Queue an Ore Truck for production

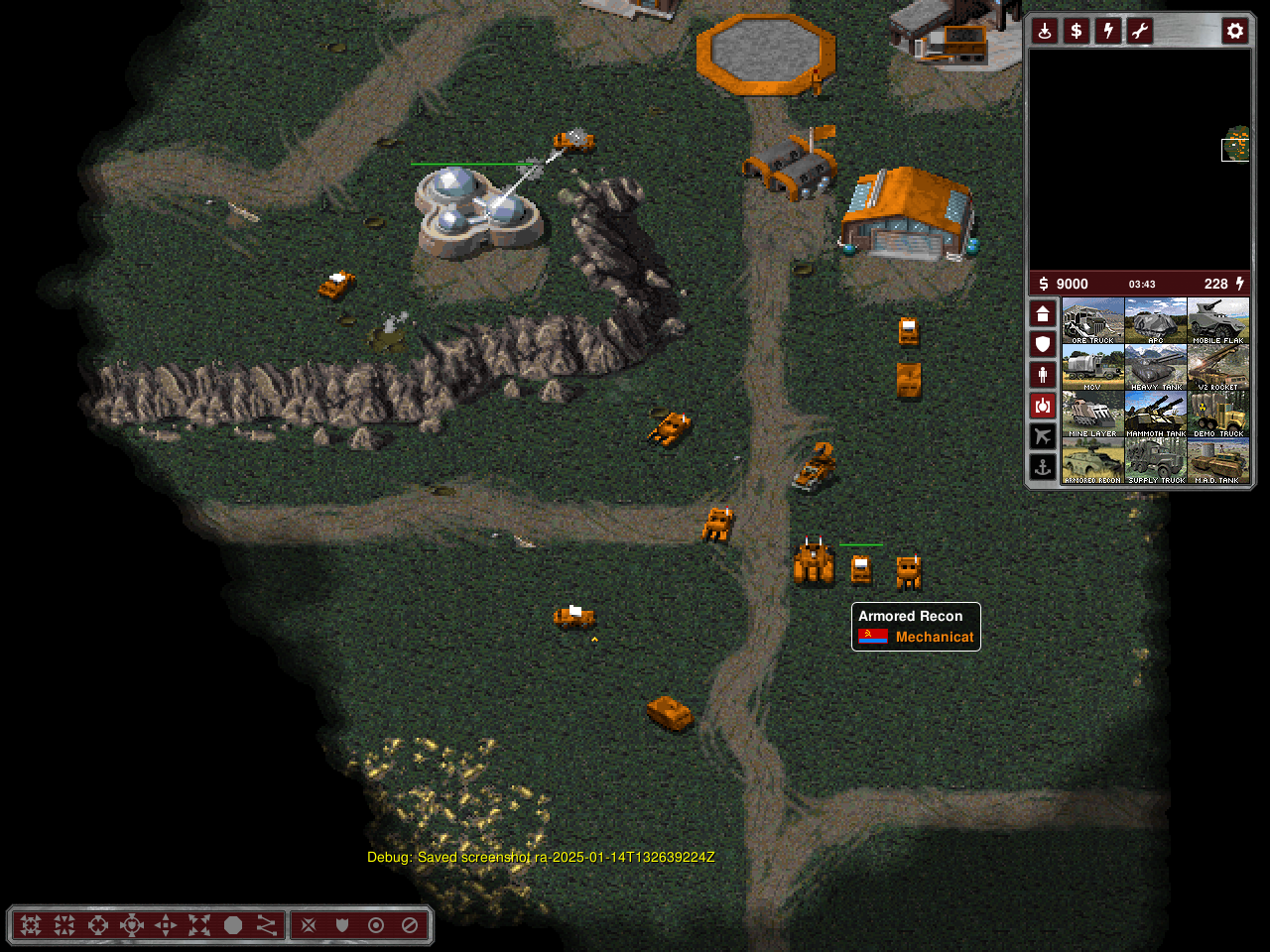[1093, 321]
